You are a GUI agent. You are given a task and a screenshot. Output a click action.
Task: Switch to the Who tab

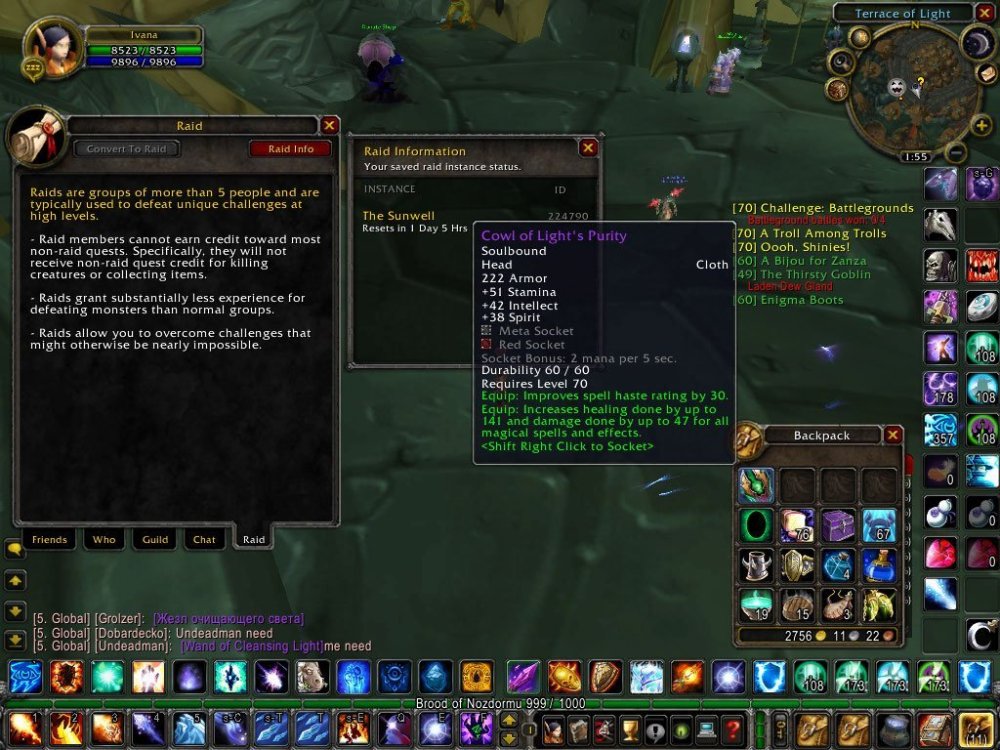click(x=104, y=540)
